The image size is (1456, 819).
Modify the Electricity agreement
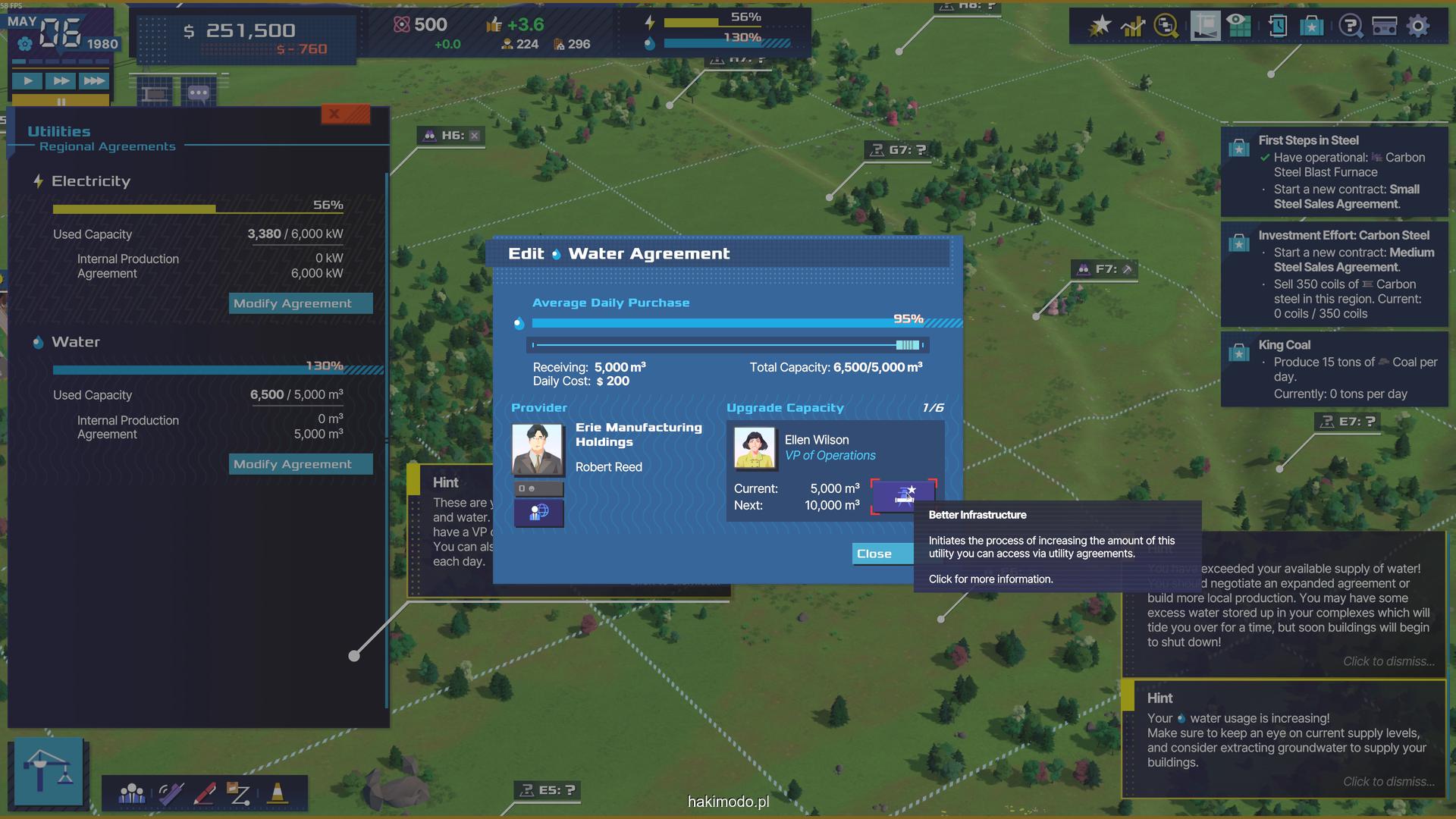click(300, 303)
